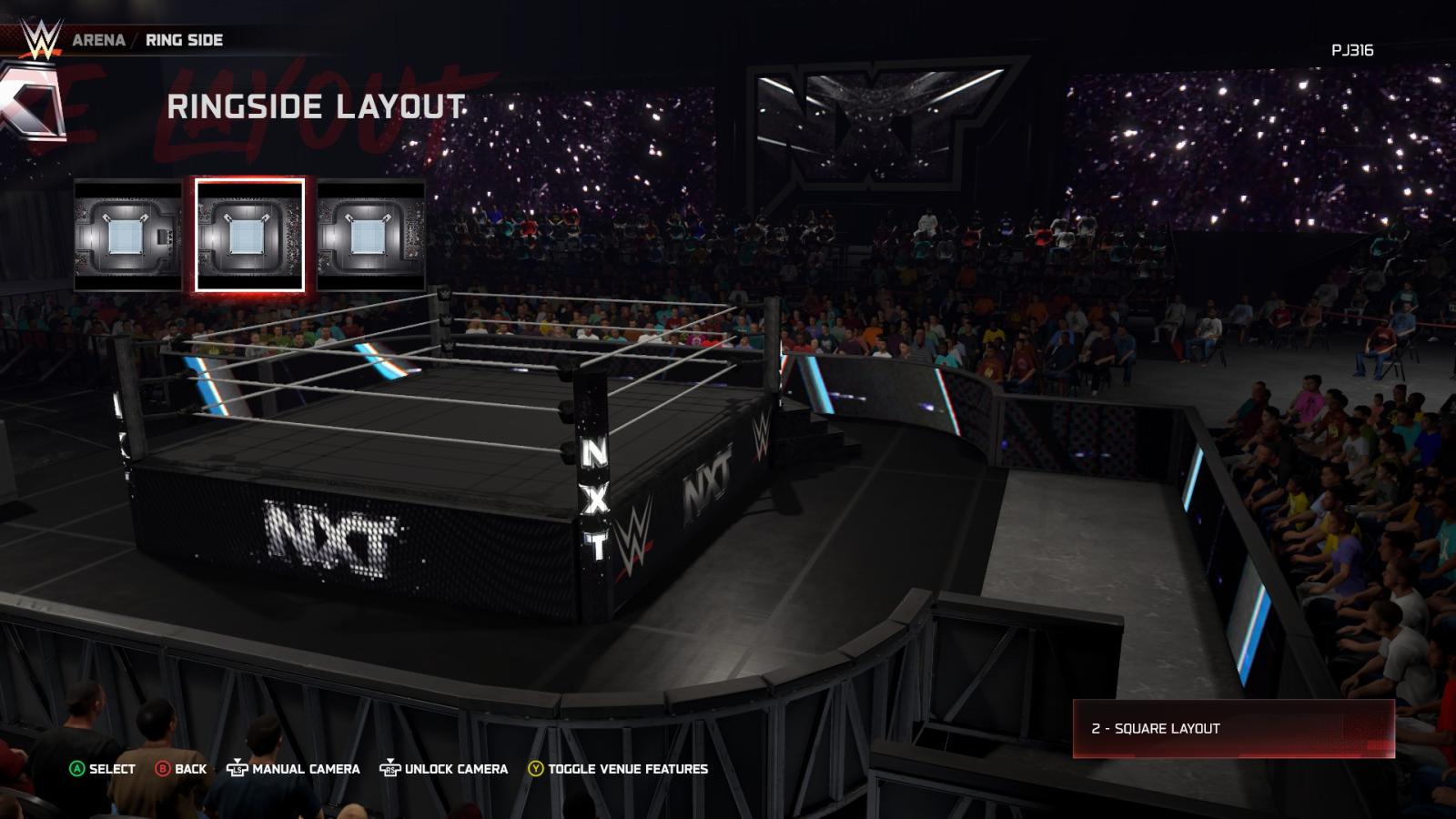Activate Manual Camera option
This screenshot has height=819, width=1456.
[293, 769]
